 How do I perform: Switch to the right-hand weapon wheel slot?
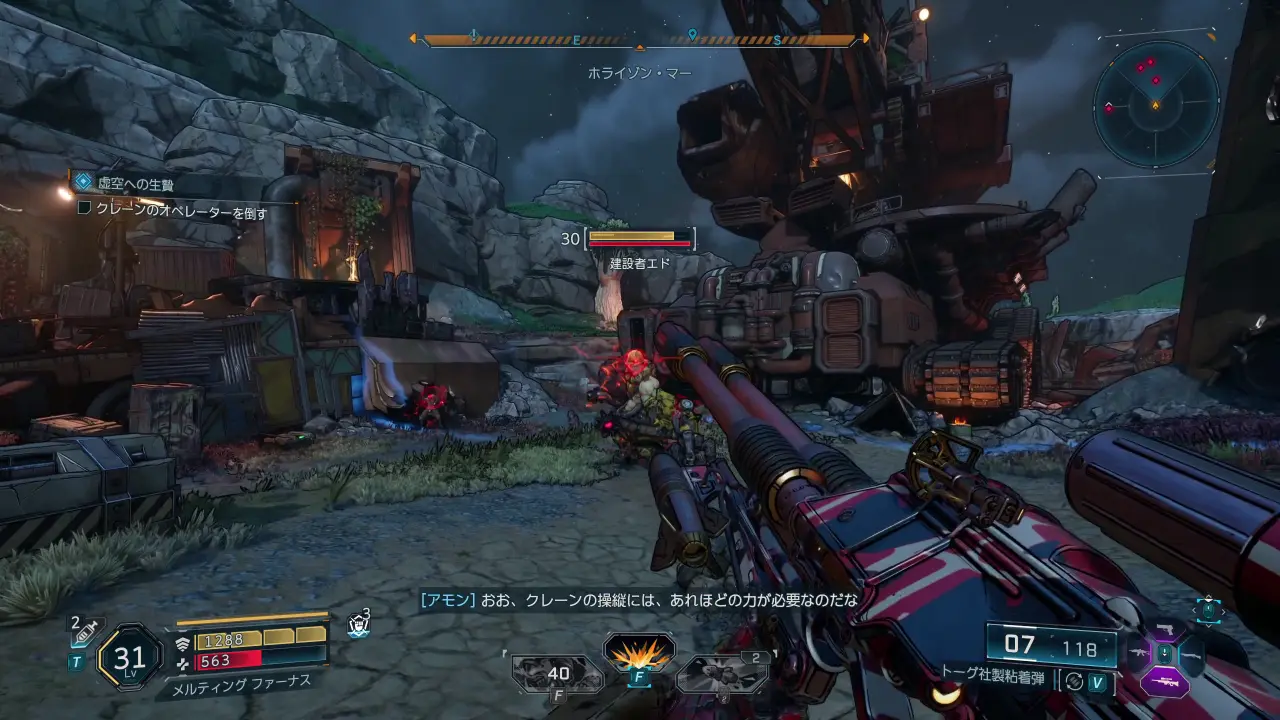(1193, 654)
